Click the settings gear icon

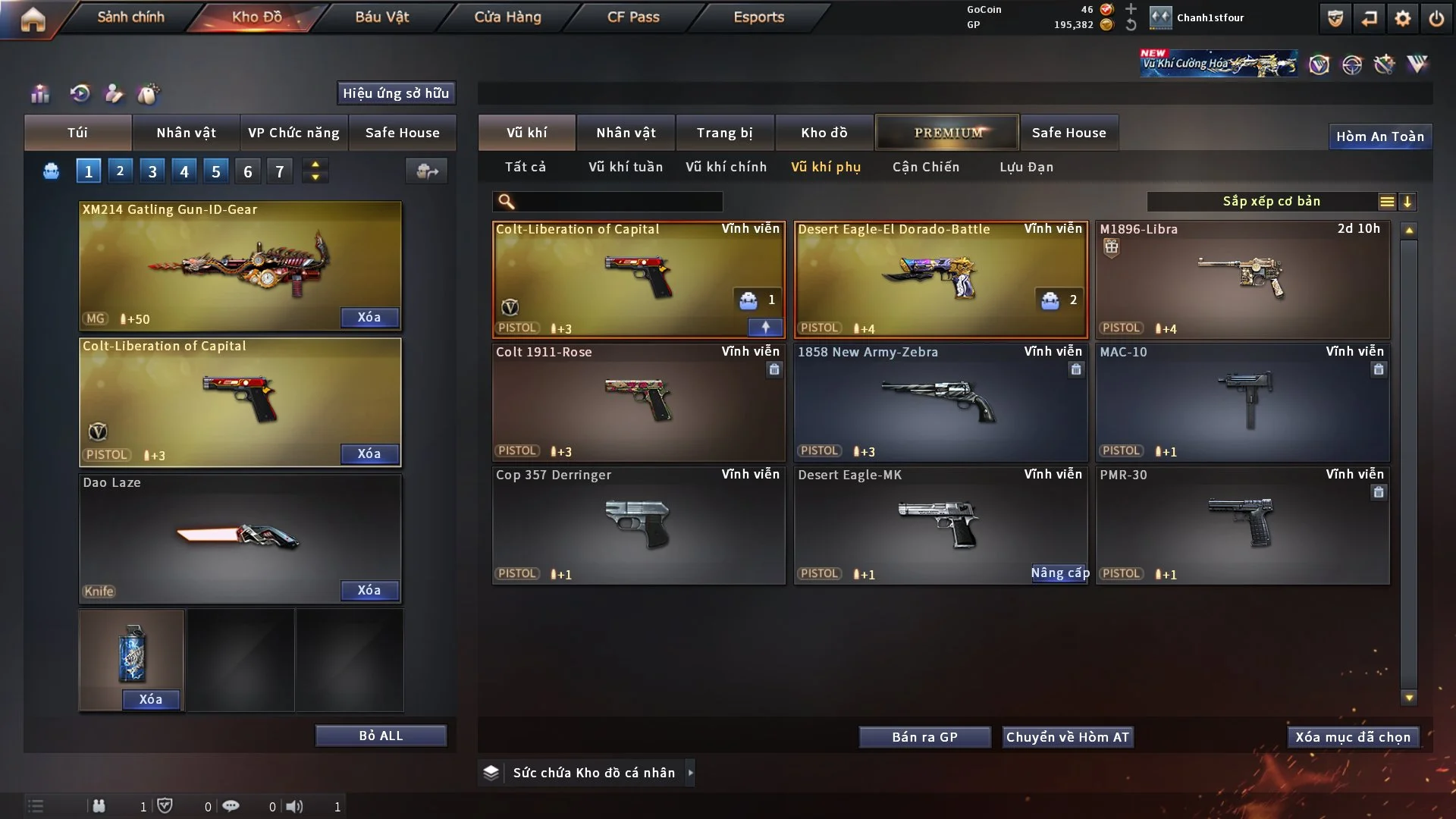tap(1402, 18)
